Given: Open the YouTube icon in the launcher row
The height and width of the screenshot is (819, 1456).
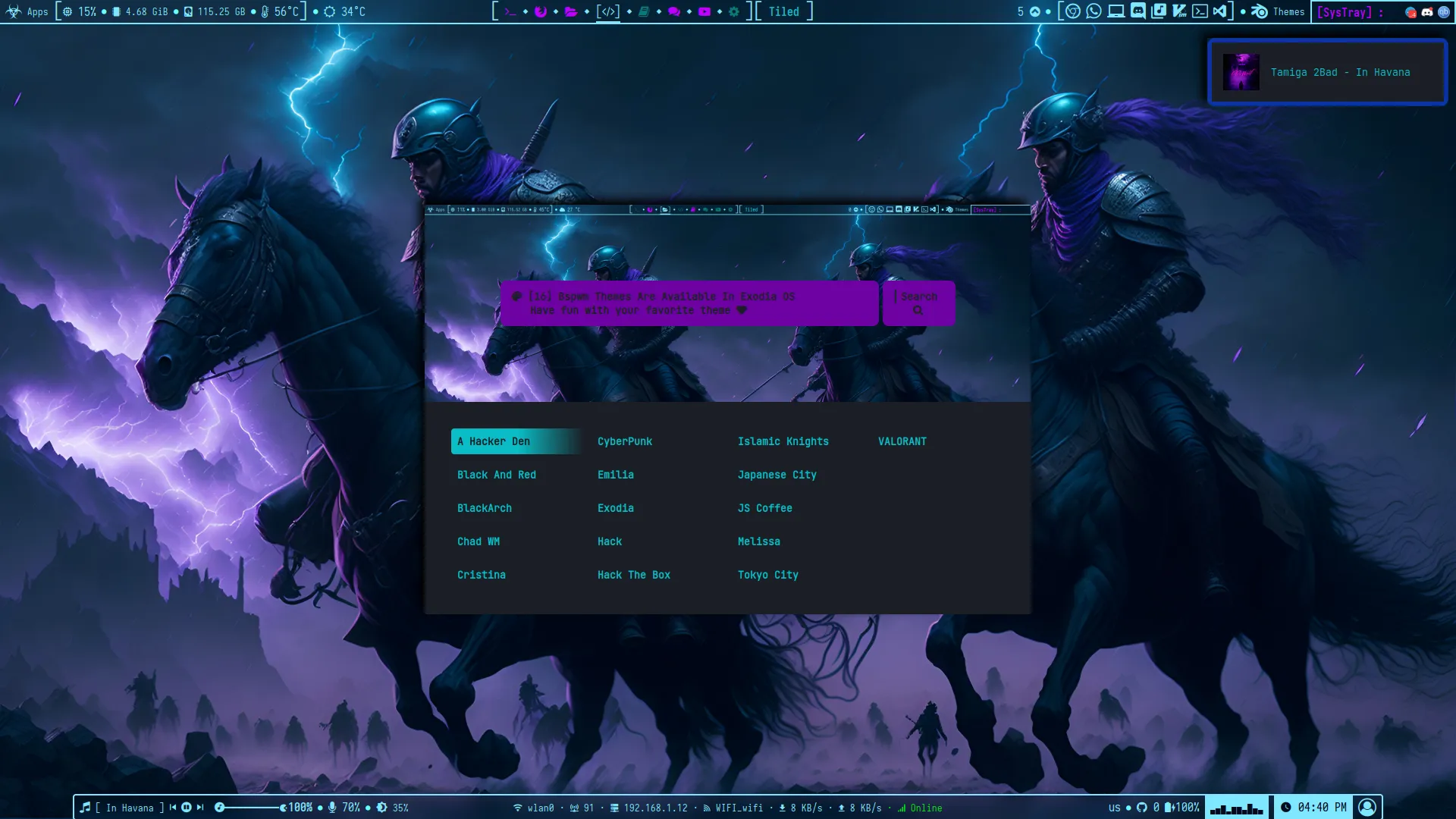Looking at the screenshot, I should pos(705,11).
